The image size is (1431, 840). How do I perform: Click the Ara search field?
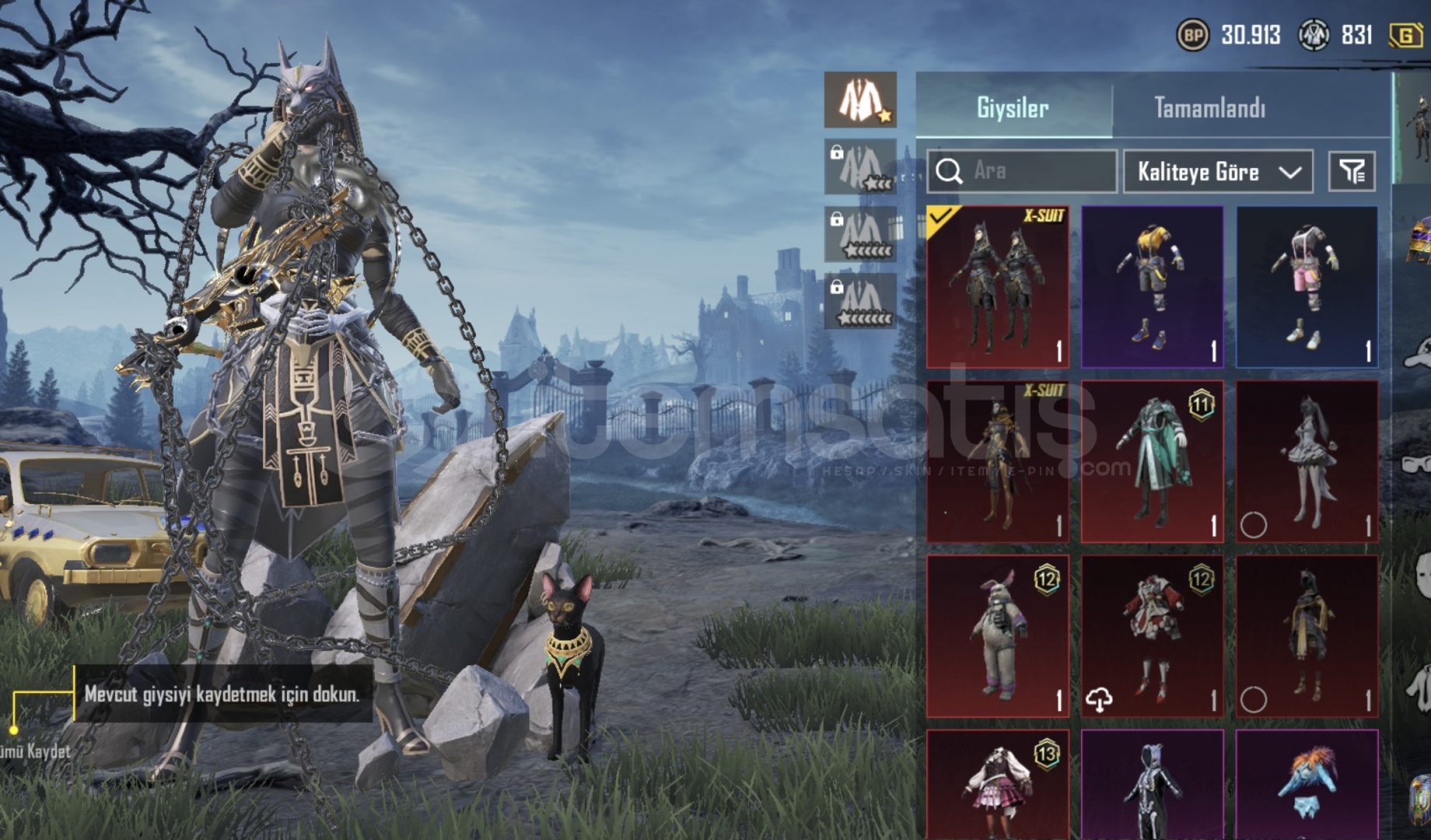tap(1022, 171)
